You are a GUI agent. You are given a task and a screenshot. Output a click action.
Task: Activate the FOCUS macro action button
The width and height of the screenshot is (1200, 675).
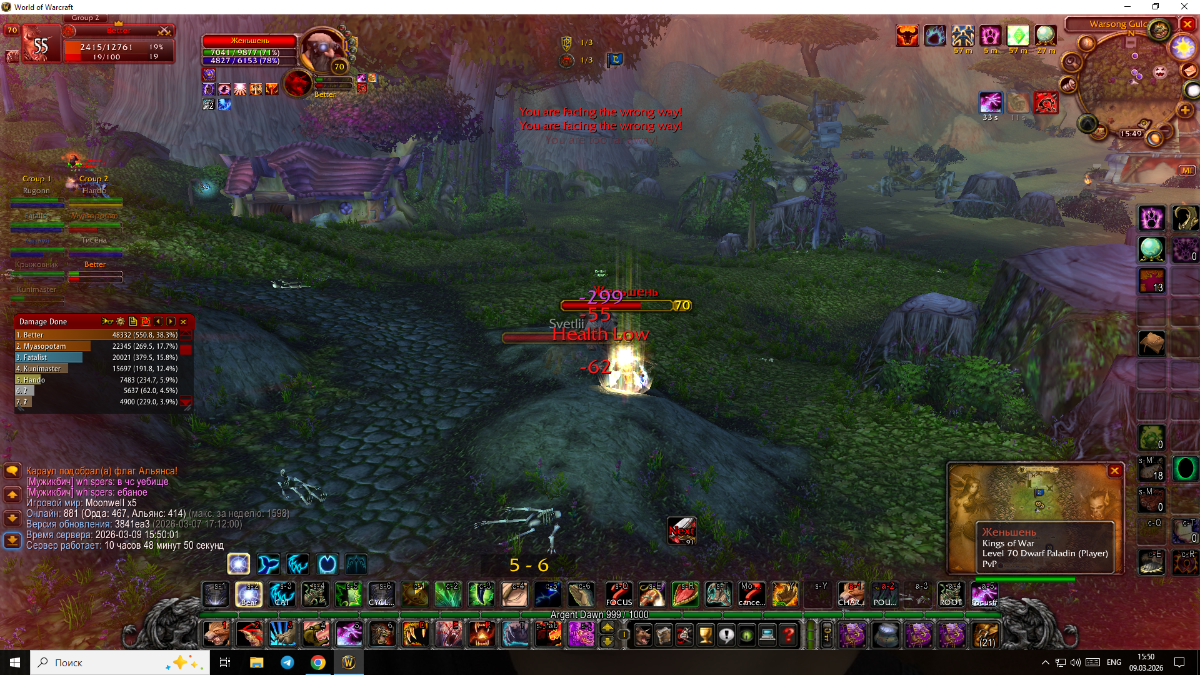pos(619,594)
